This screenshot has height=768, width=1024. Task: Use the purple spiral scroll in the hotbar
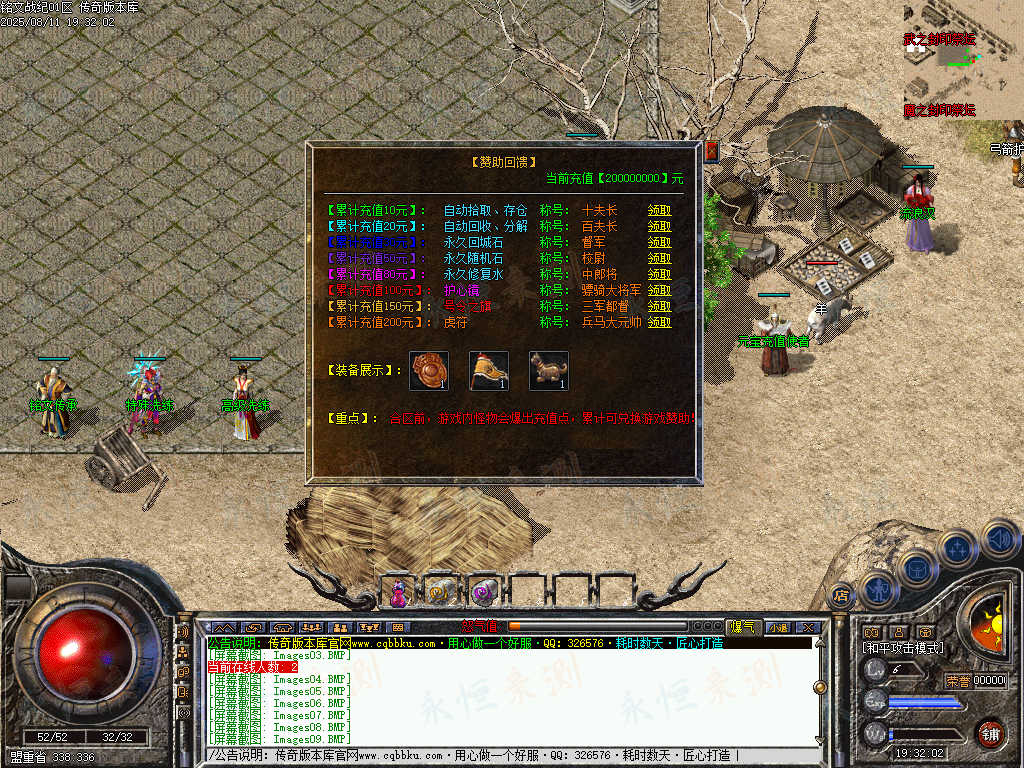click(x=483, y=593)
